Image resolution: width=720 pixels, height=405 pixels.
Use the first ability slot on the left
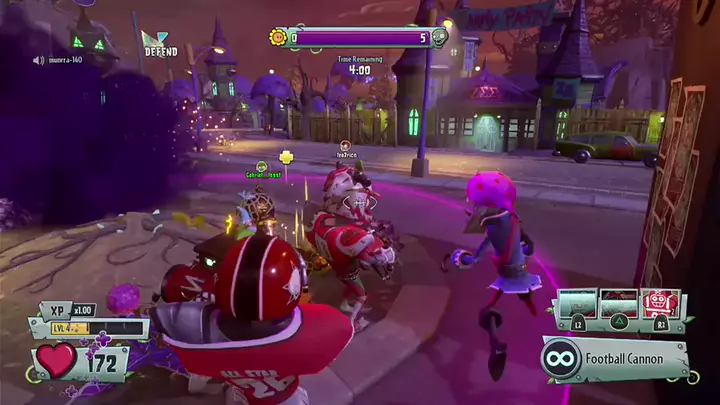578,303
